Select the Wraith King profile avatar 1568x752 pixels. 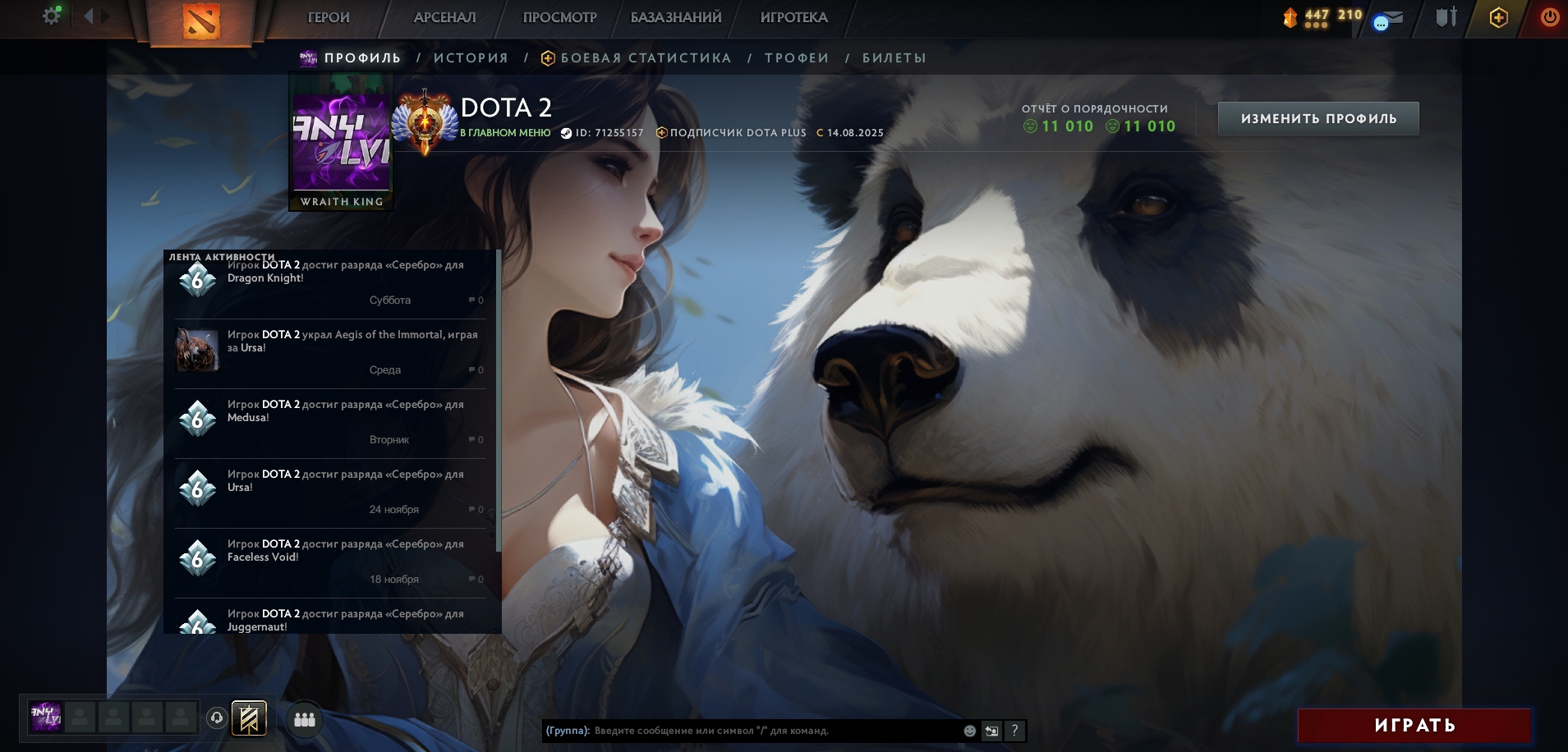tap(341, 141)
